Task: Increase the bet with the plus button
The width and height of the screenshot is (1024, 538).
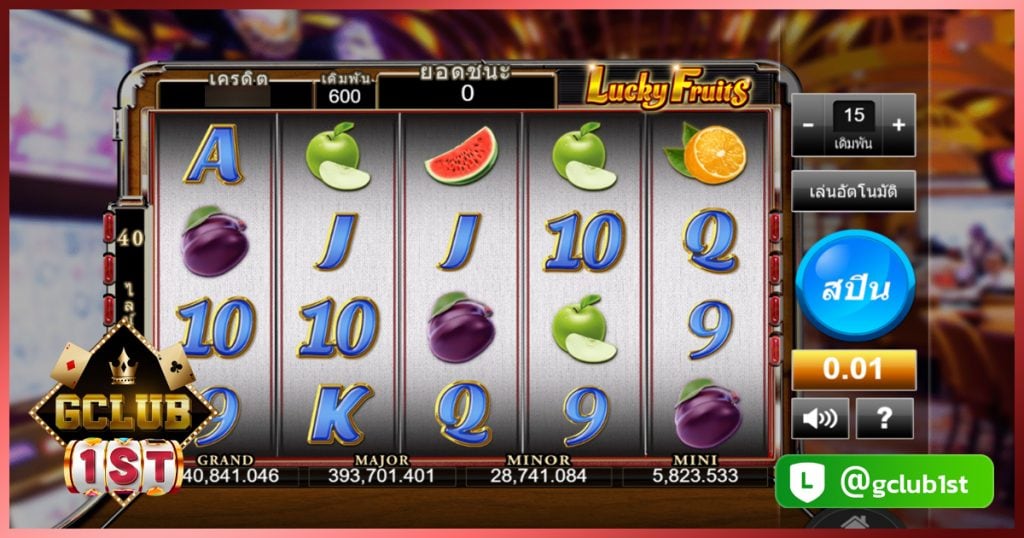Action: (899, 125)
